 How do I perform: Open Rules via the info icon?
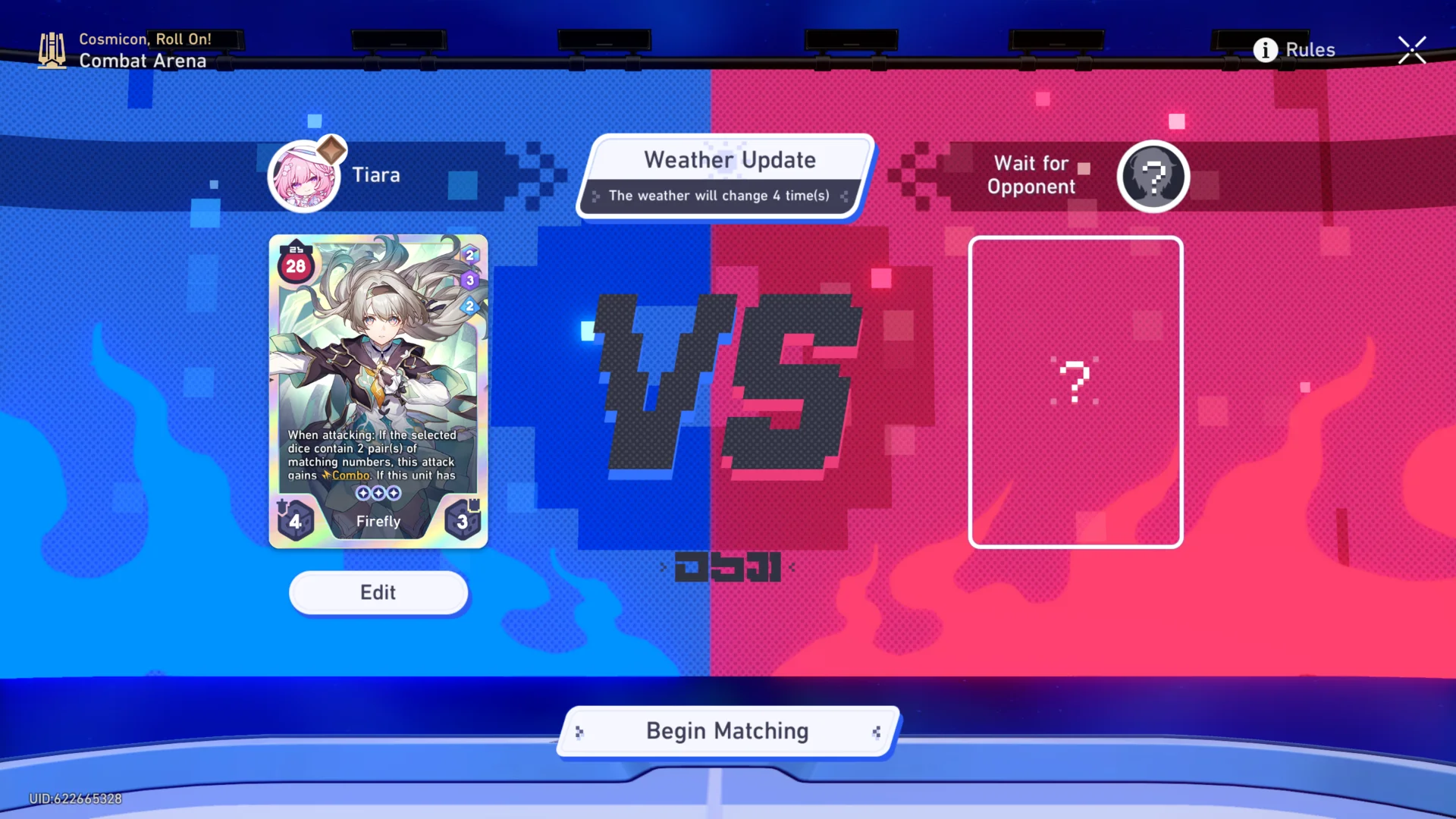(1264, 50)
